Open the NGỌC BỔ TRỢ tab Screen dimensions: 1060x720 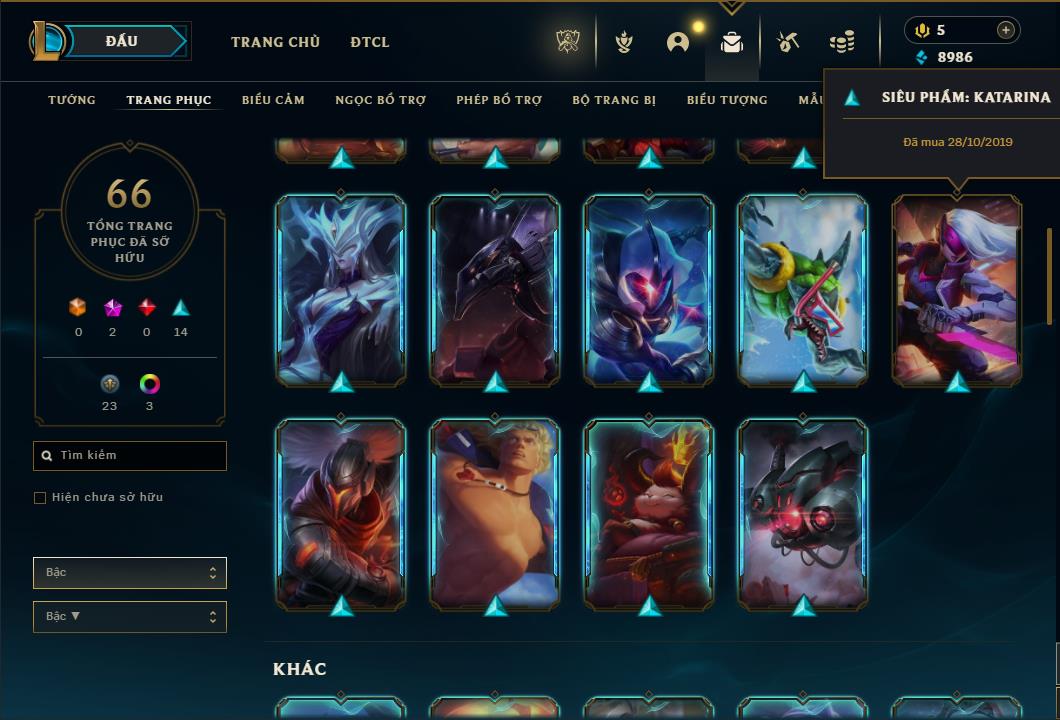coord(380,100)
